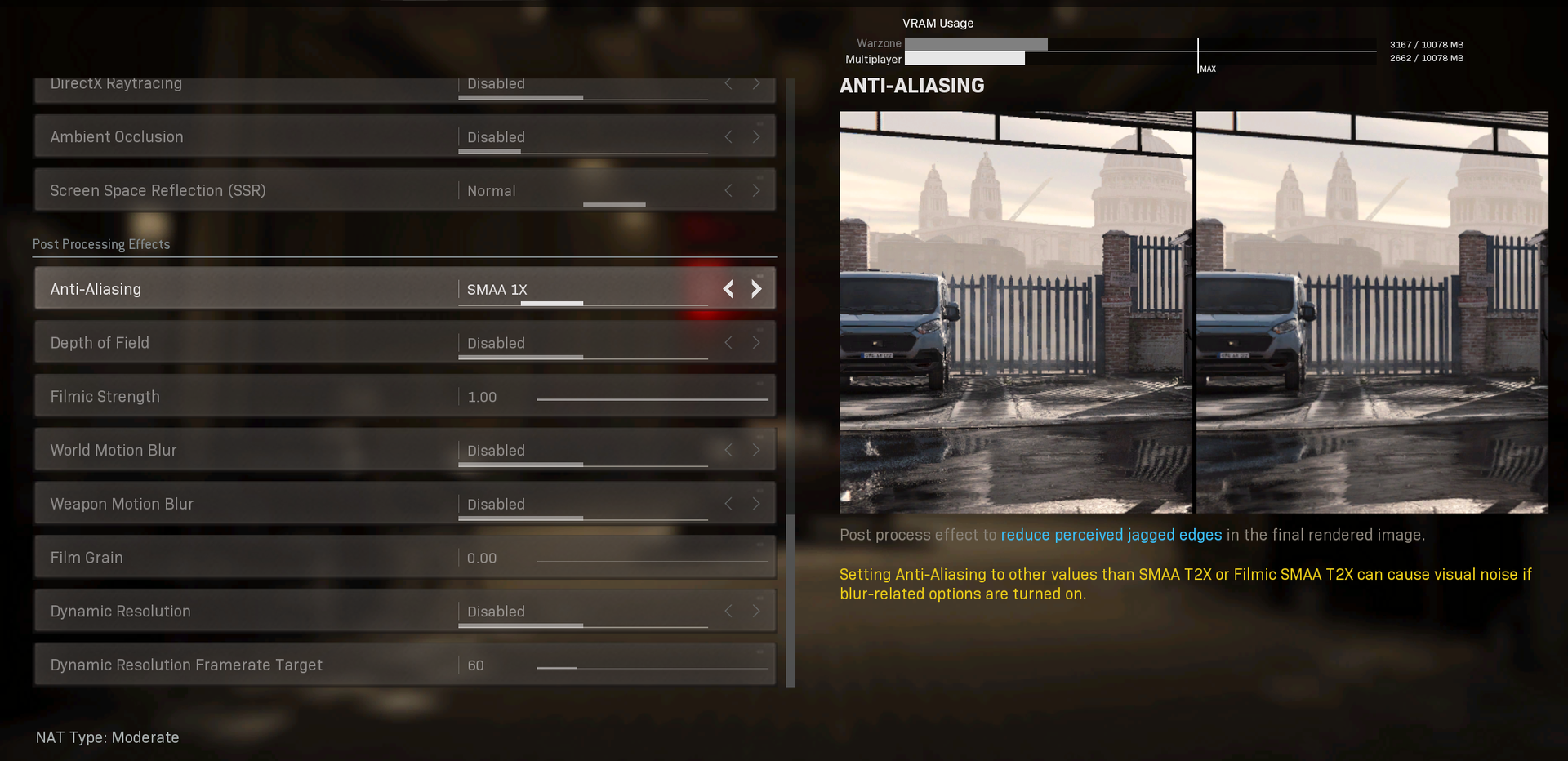Lower Screen Space Reflection with left arrow
Image resolution: width=1568 pixels, height=761 pixels.
728,191
